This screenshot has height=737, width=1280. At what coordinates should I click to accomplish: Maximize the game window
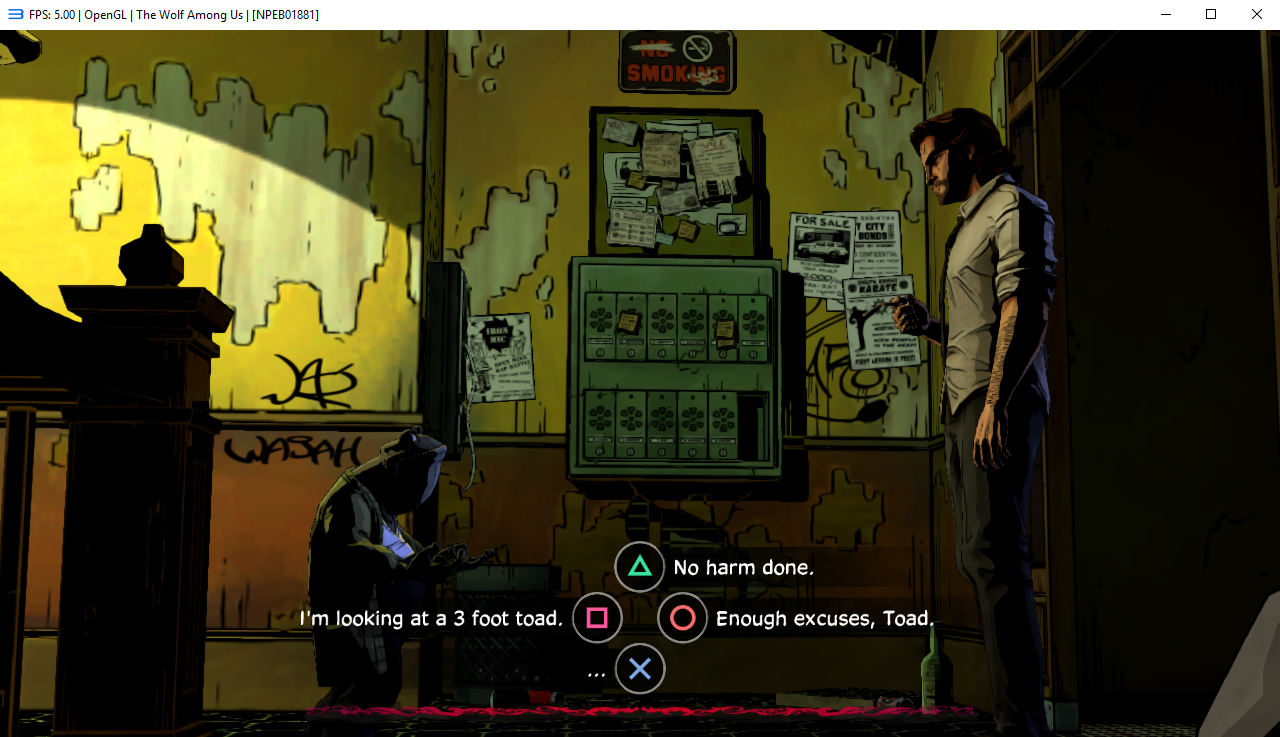pos(1211,14)
